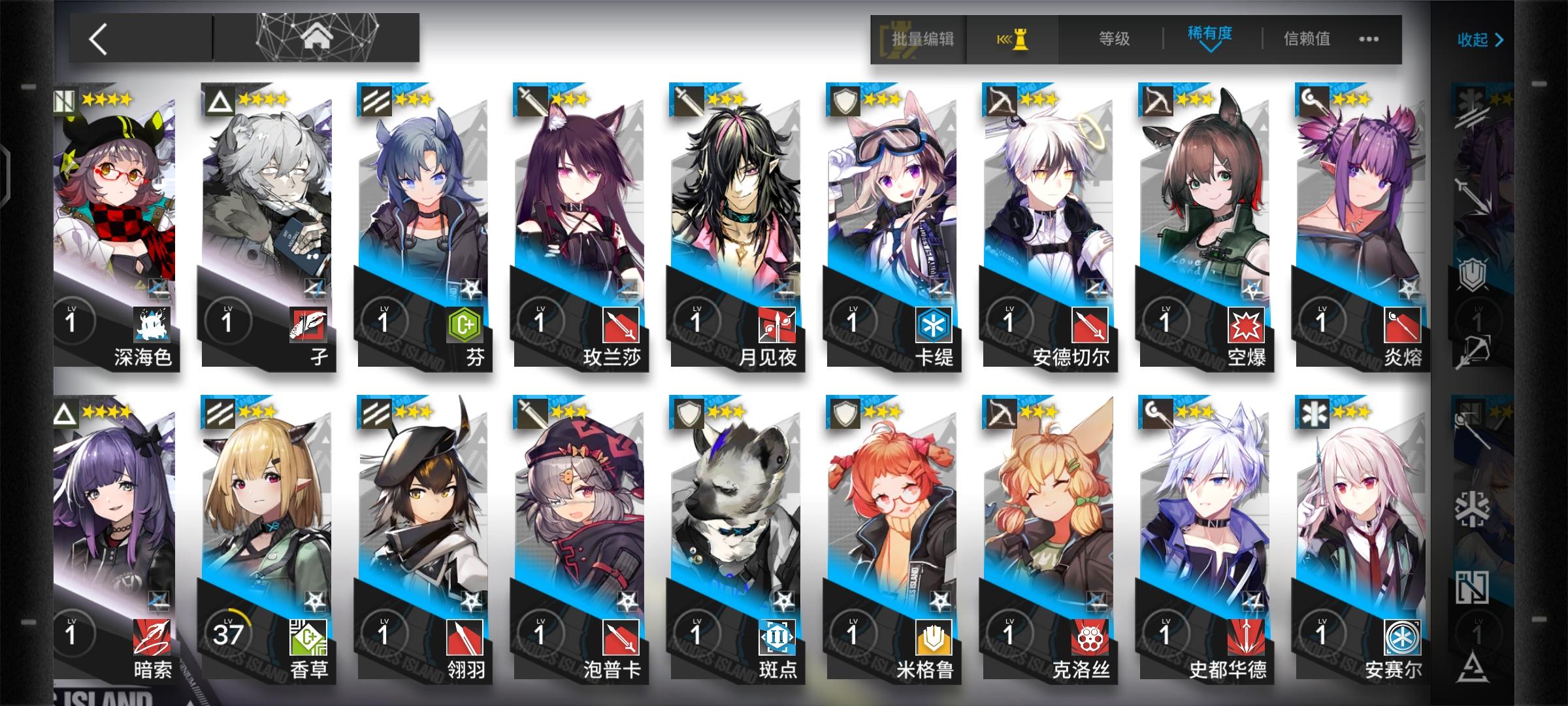Viewport: 1568px width, 706px height.
Task: Click 香草's level 37 progress ring
Action: click(x=229, y=631)
